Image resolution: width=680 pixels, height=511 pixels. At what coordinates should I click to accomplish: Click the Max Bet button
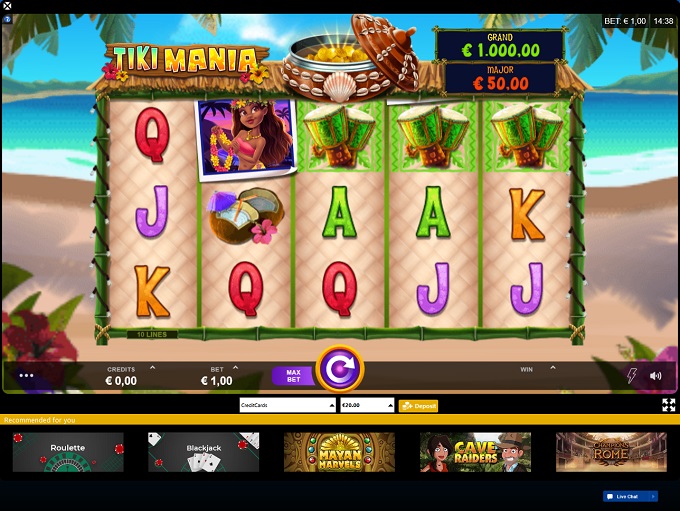point(292,376)
